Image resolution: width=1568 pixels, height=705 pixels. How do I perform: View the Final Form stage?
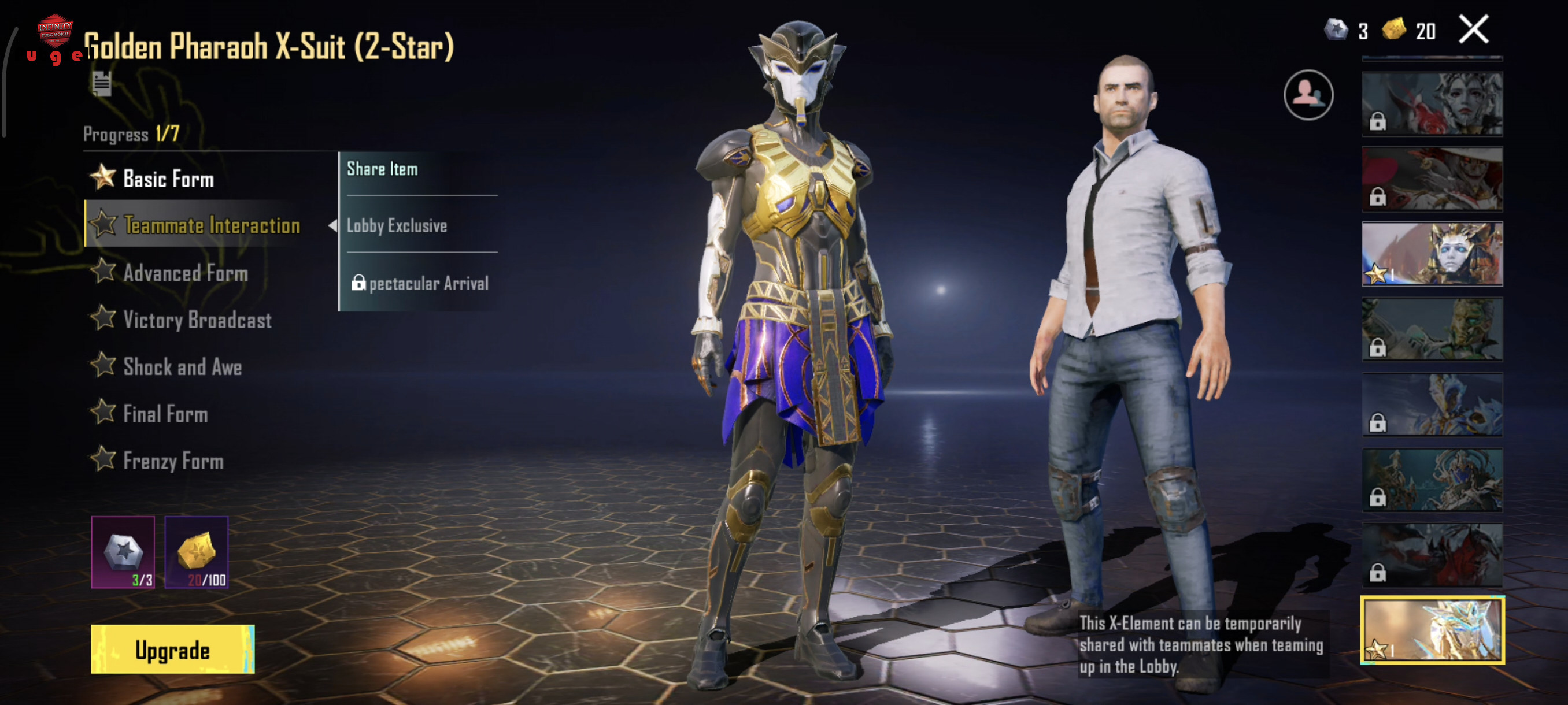(x=165, y=414)
